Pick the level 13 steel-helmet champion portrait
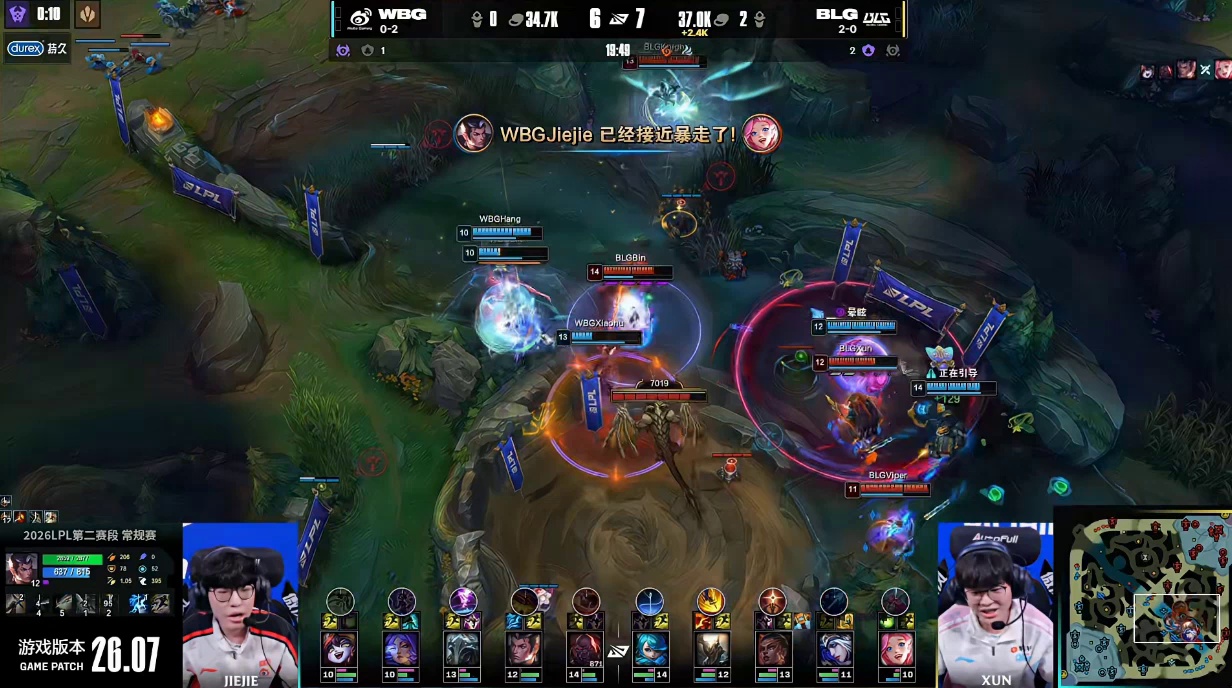 point(463,649)
